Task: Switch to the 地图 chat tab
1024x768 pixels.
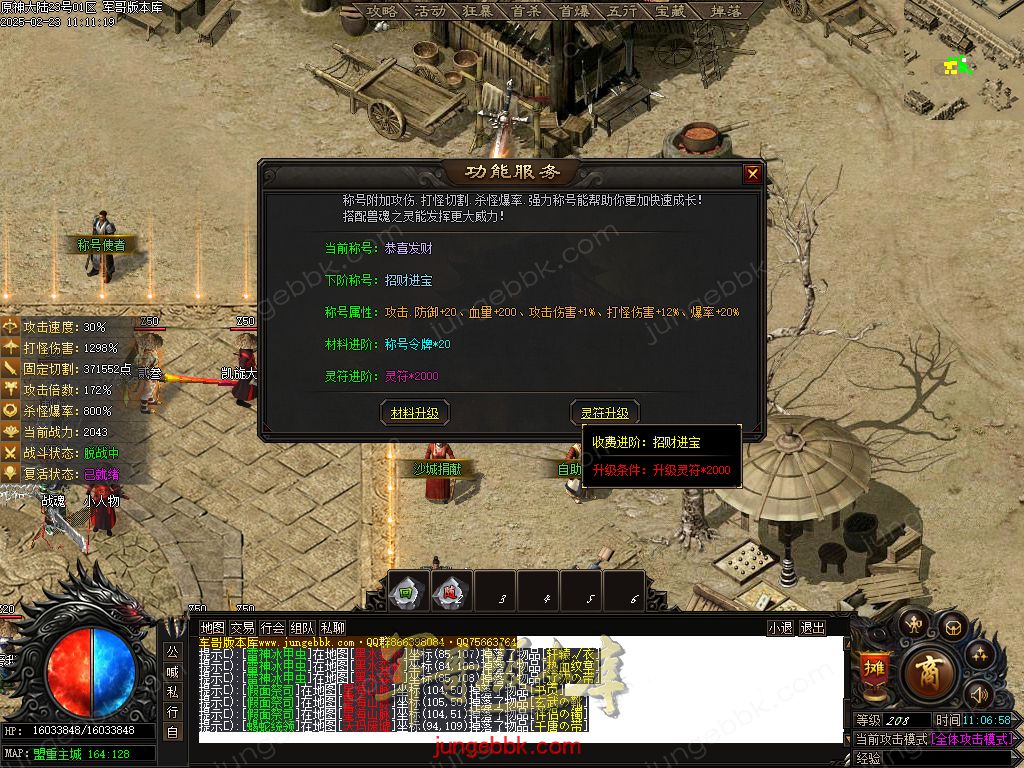Action: pos(213,627)
